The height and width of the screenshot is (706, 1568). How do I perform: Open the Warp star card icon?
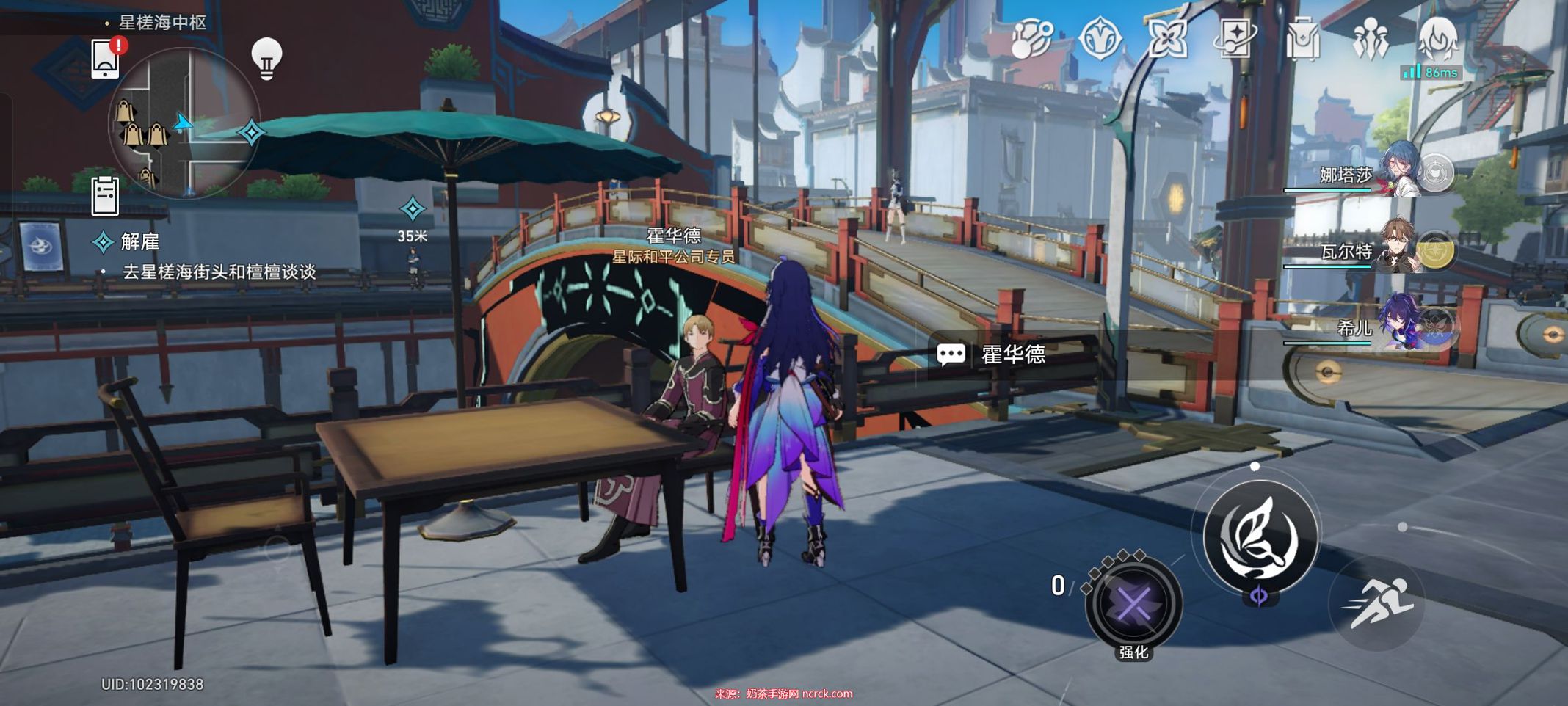pos(1236,37)
